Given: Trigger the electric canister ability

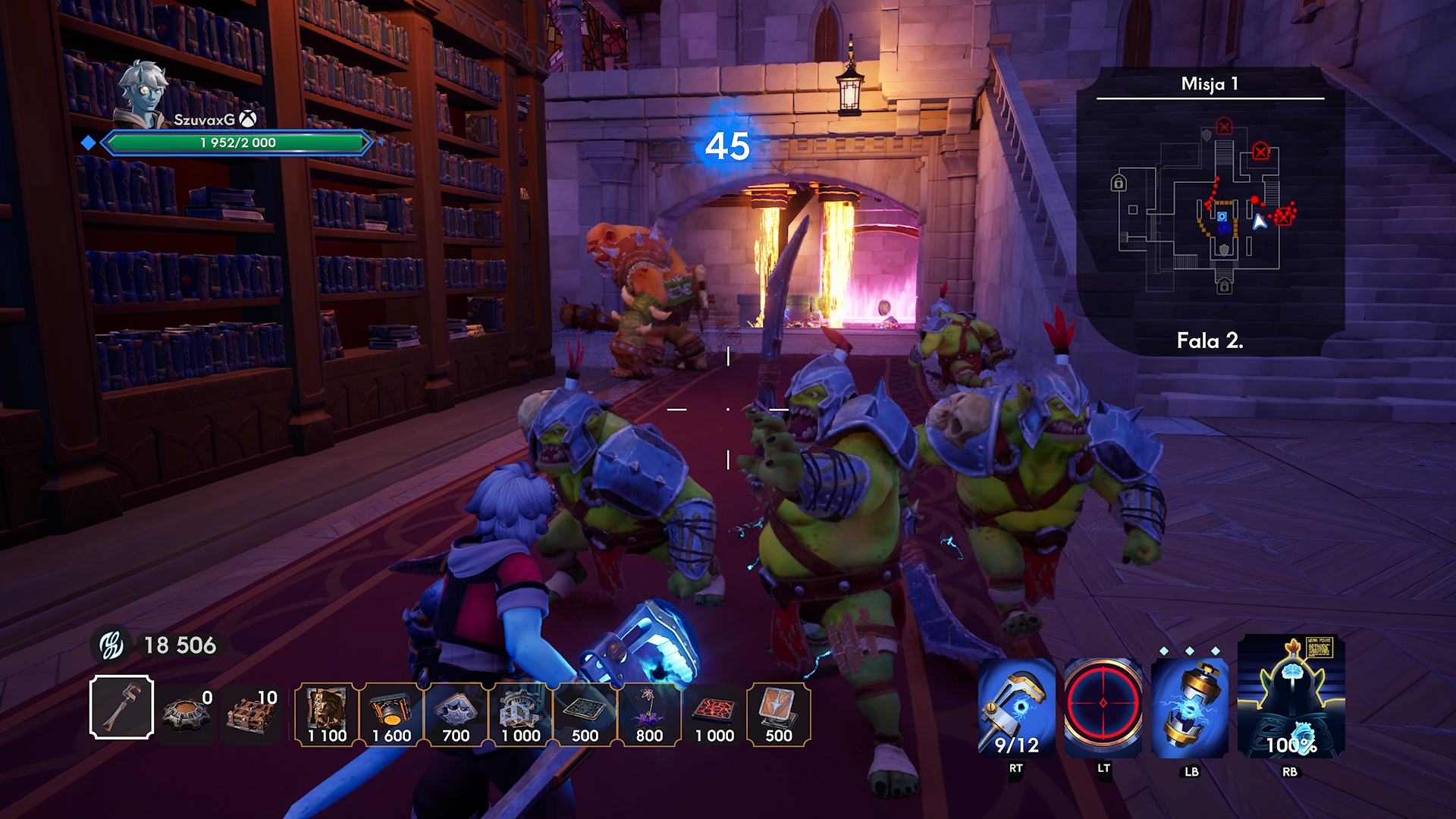Looking at the screenshot, I should (x=1190, y=708).
